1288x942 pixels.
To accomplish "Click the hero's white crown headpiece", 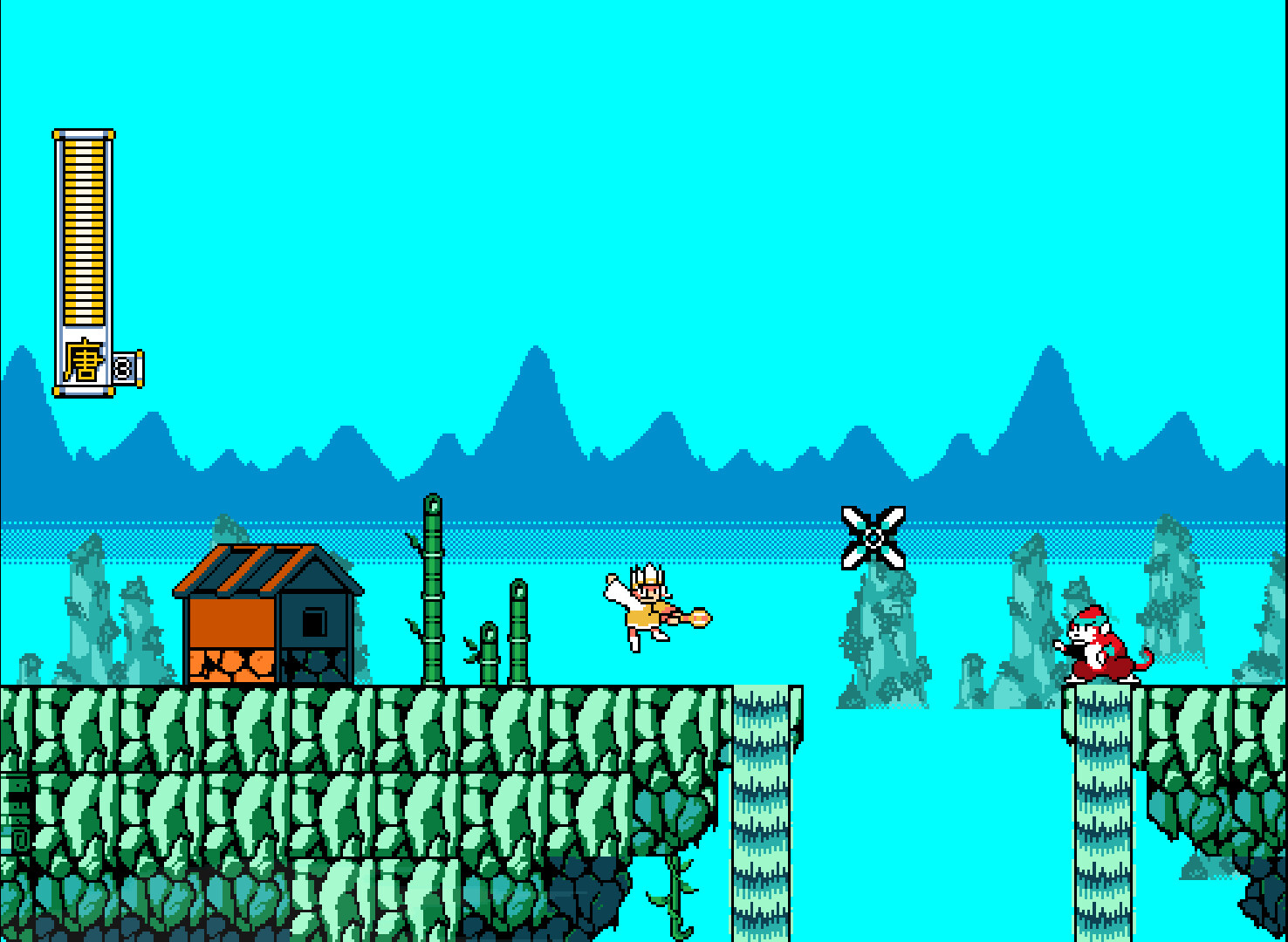I will (650, 574).
